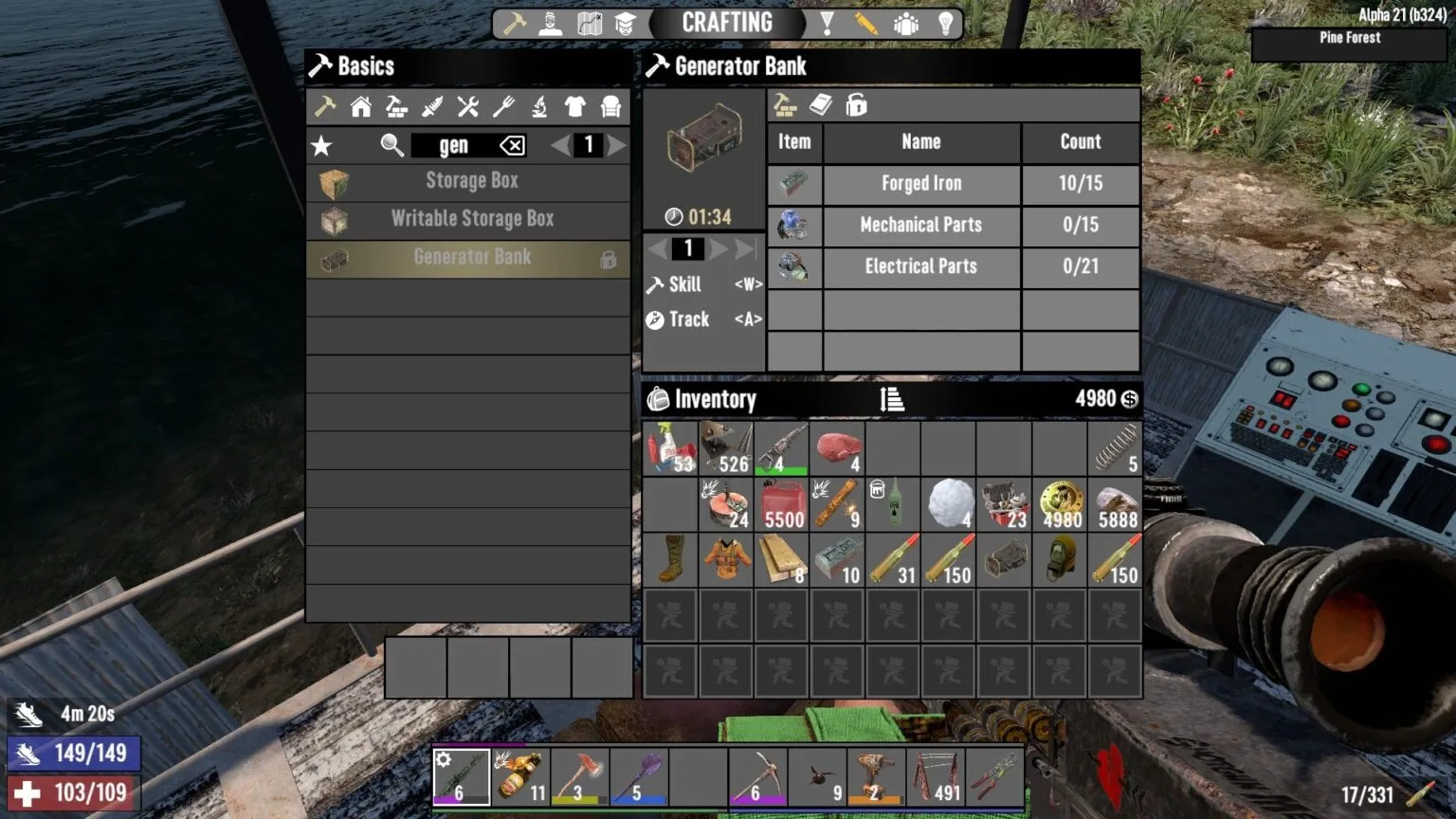Select the Writable Storage Box recipe
Viewport: 1456px width, 819px height.
pos(471,219)
